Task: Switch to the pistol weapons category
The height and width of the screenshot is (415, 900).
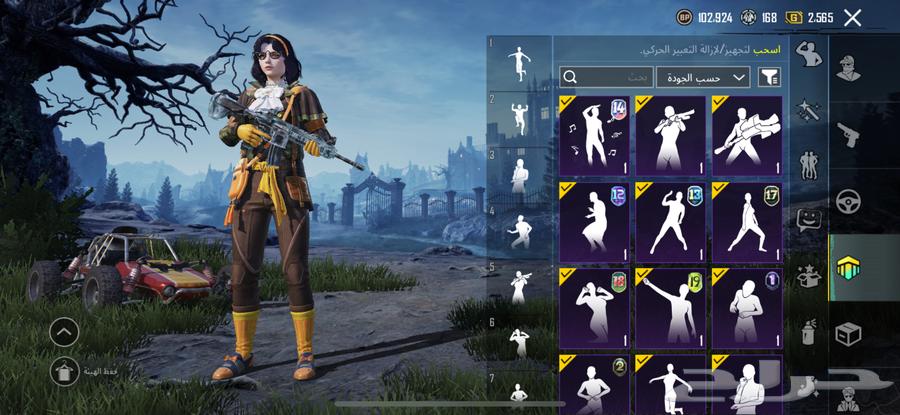Action: pos(849,134)
